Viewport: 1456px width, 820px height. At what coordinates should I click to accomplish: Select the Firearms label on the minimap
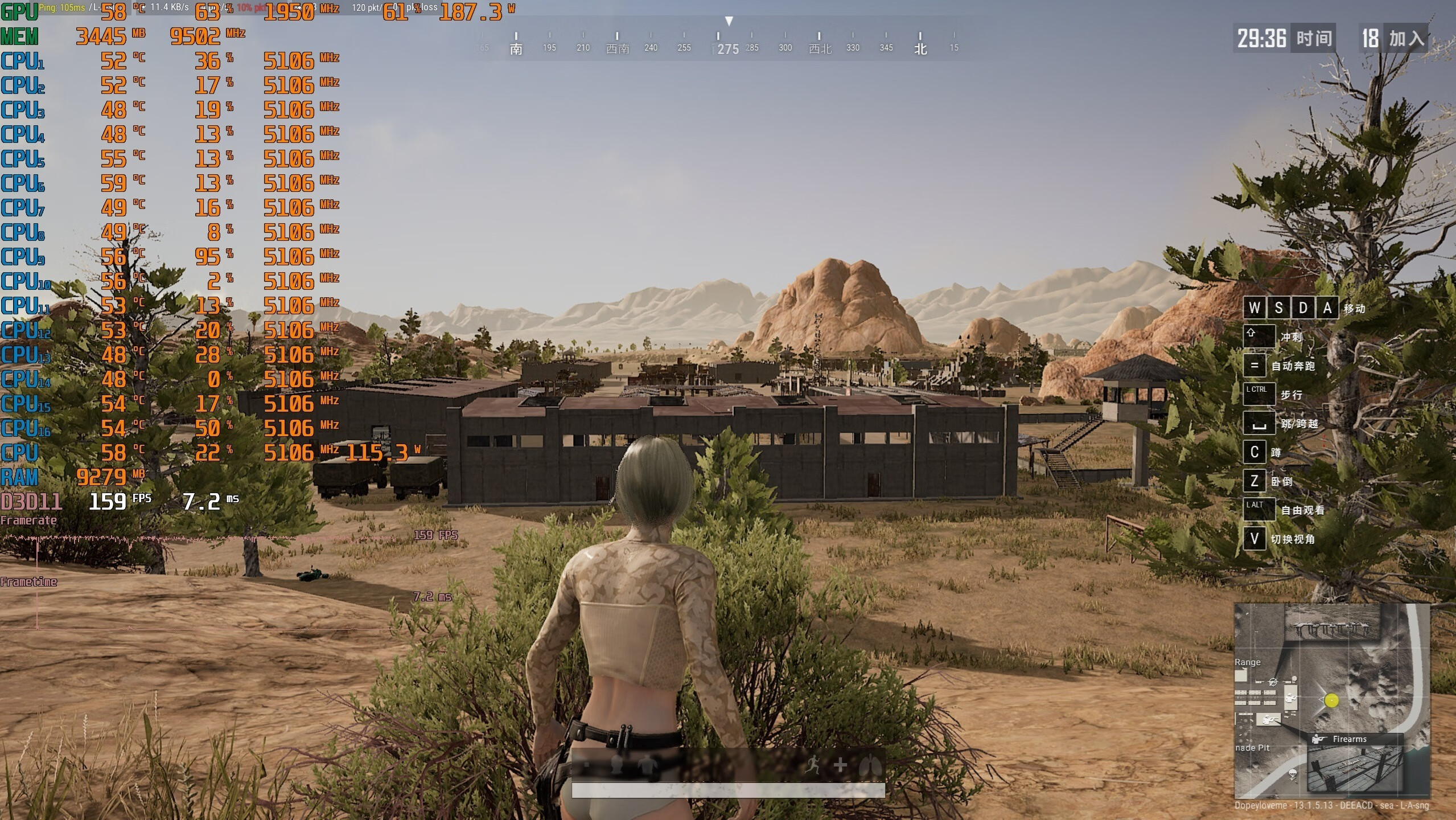tap(1349, 739)
